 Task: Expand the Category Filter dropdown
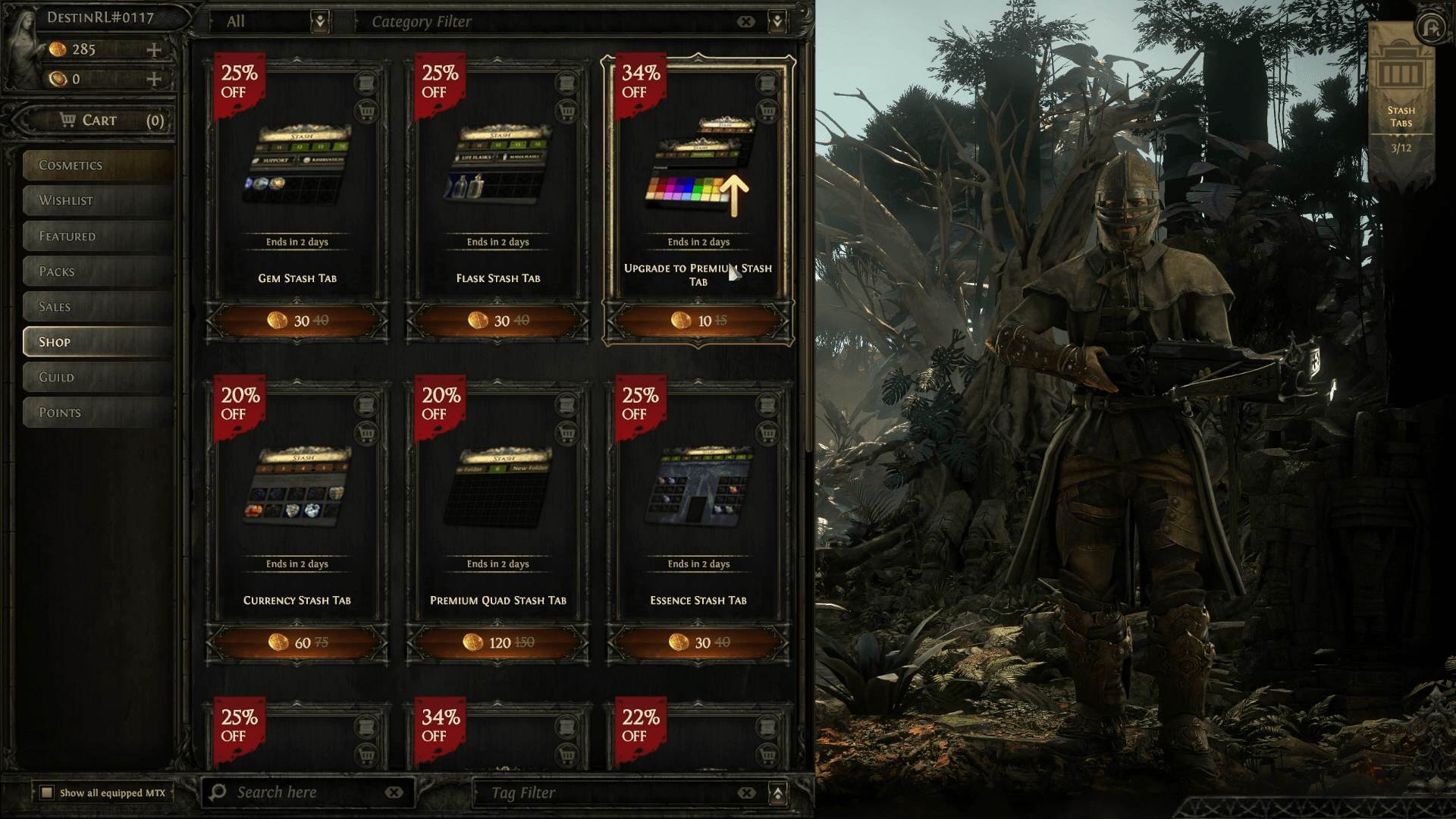click(x=777, y=21)
